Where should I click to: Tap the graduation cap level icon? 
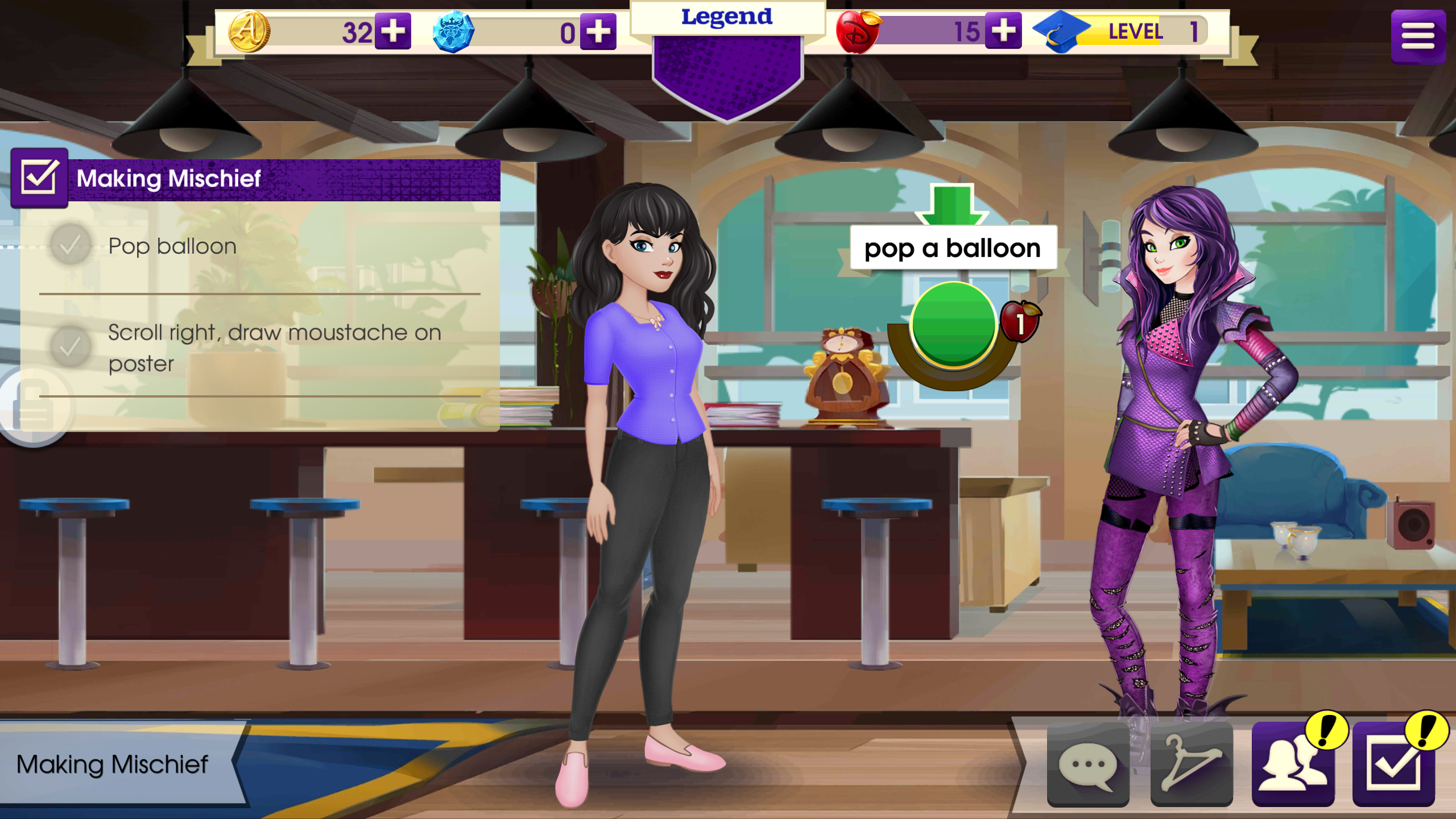click(x=1060, y=32)
